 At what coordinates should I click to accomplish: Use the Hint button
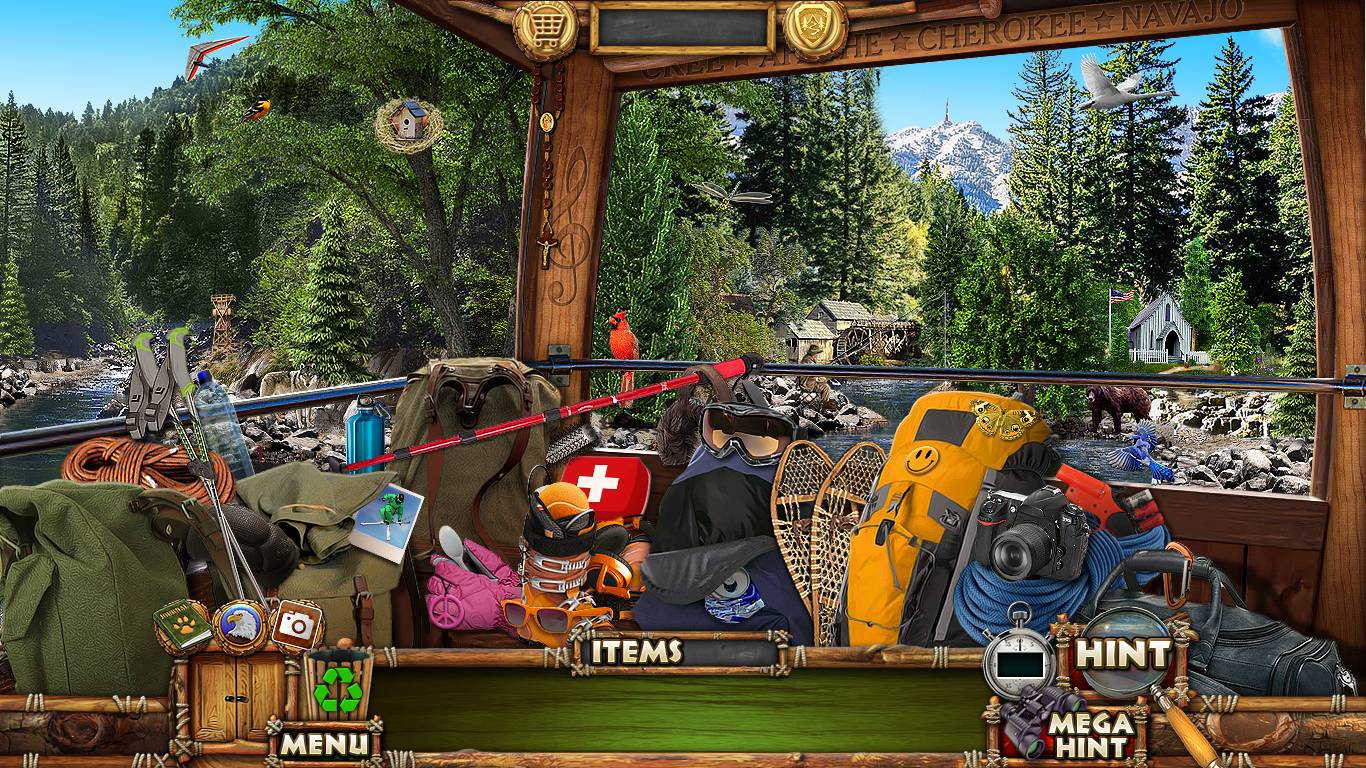coord(1123,654)
